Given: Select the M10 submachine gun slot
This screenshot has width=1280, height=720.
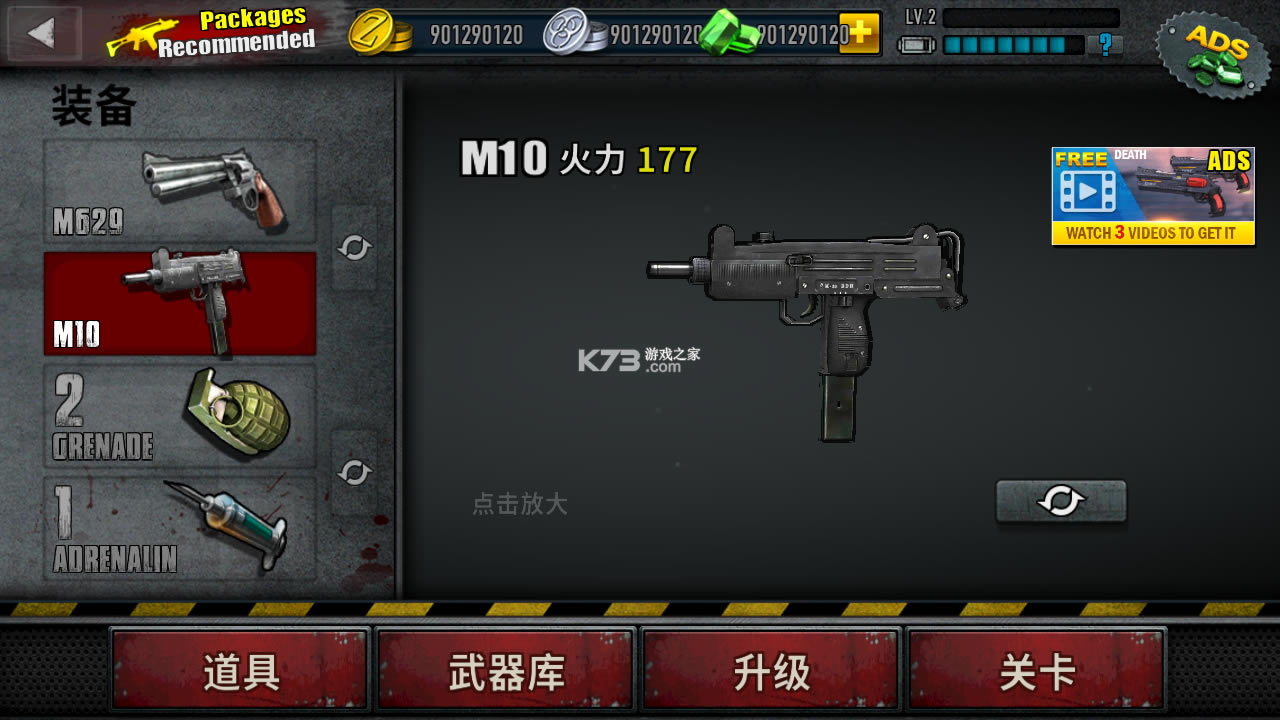Looking at the screenshot, I should point(180,303).
